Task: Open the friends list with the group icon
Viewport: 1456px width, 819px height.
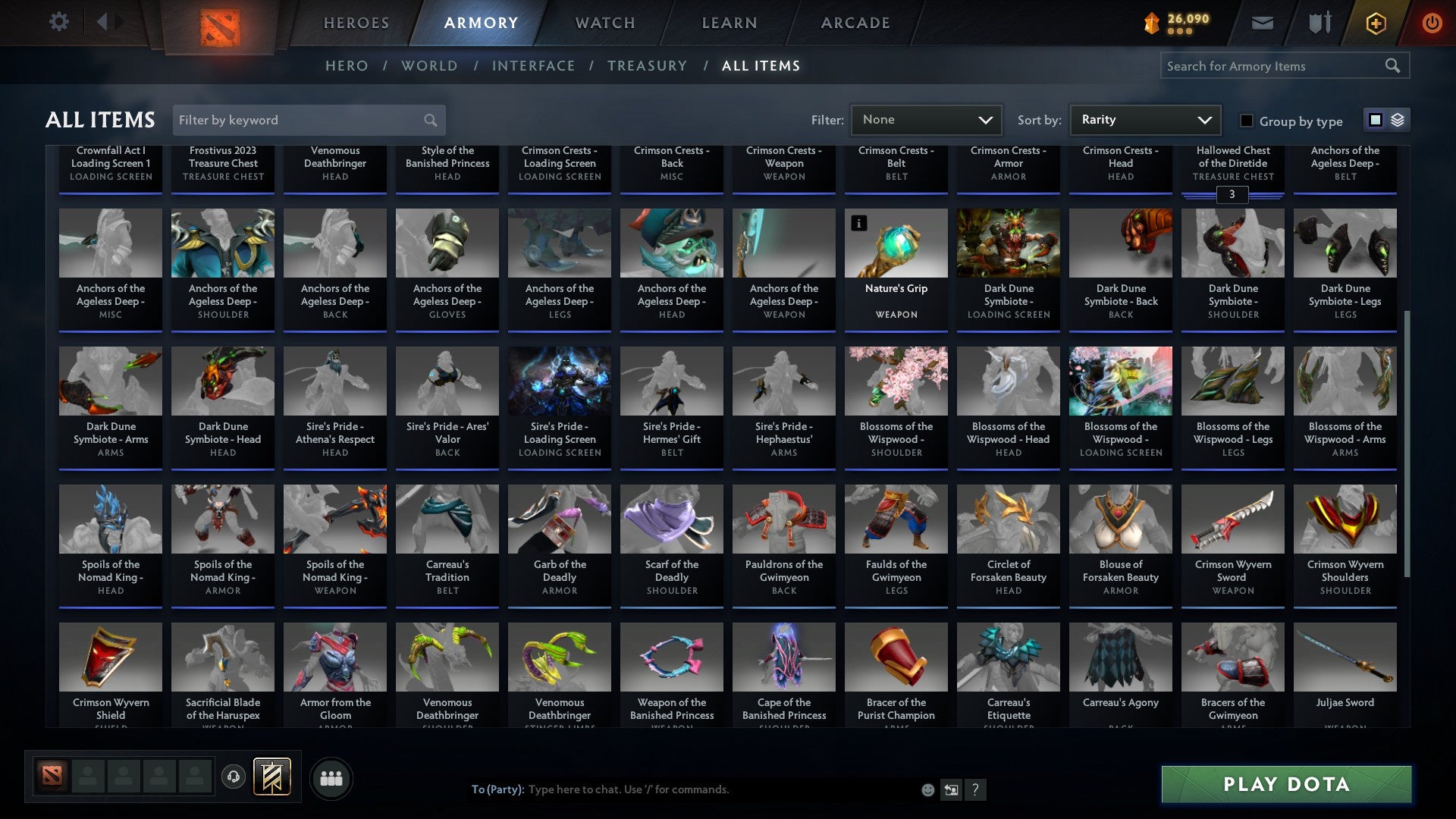Action: coord(331,777)
